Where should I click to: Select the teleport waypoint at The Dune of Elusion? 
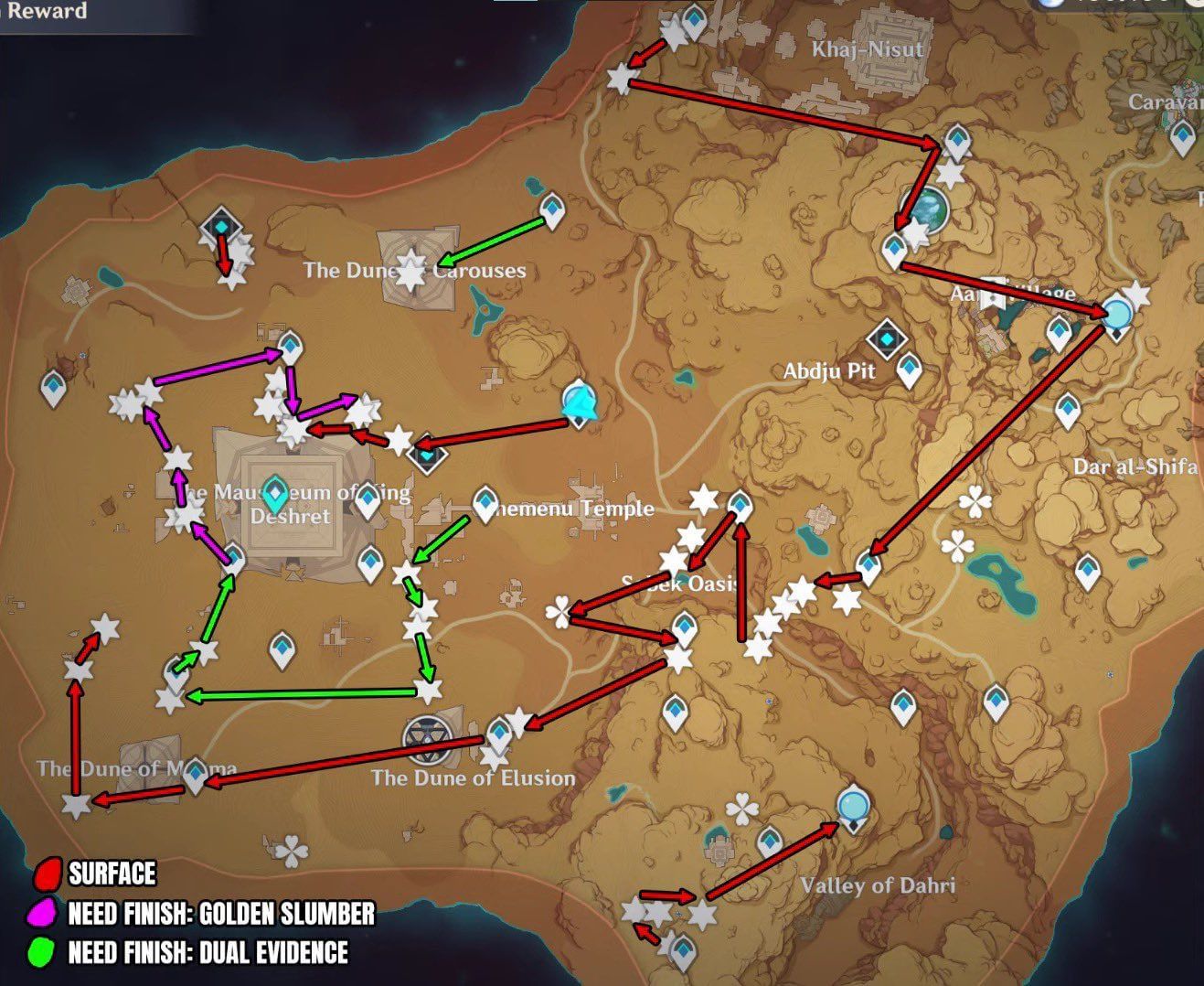click(498, 732)
